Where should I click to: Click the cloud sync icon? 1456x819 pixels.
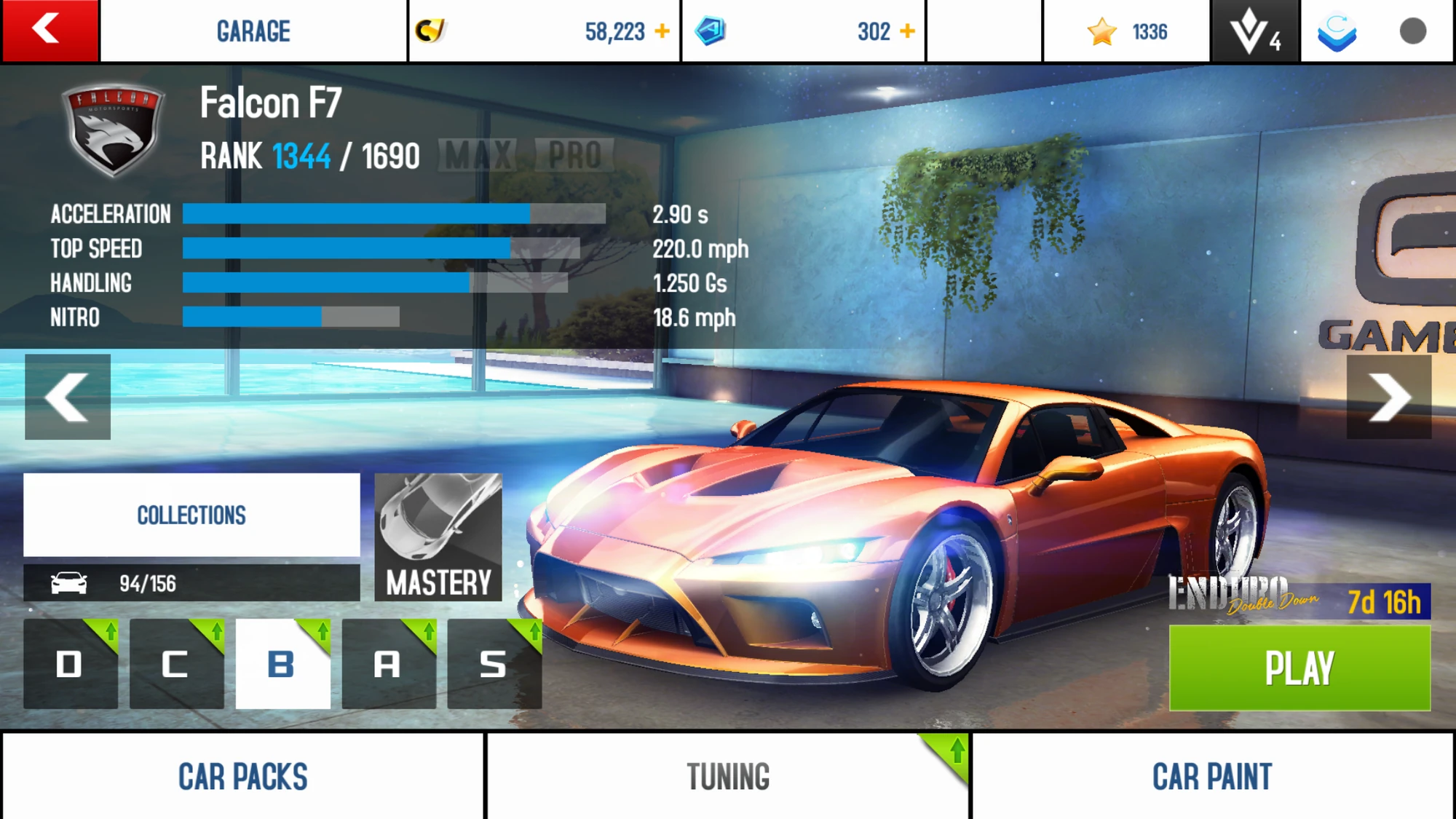(1340, 31)
